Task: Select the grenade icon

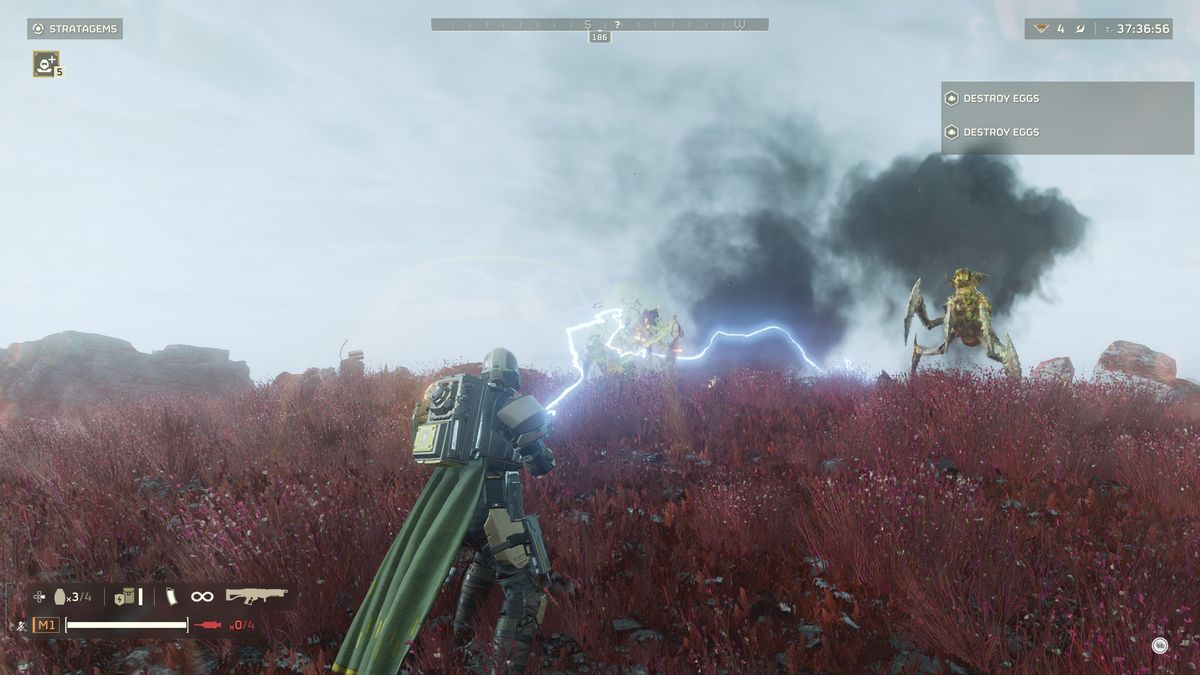Action: 60,597
